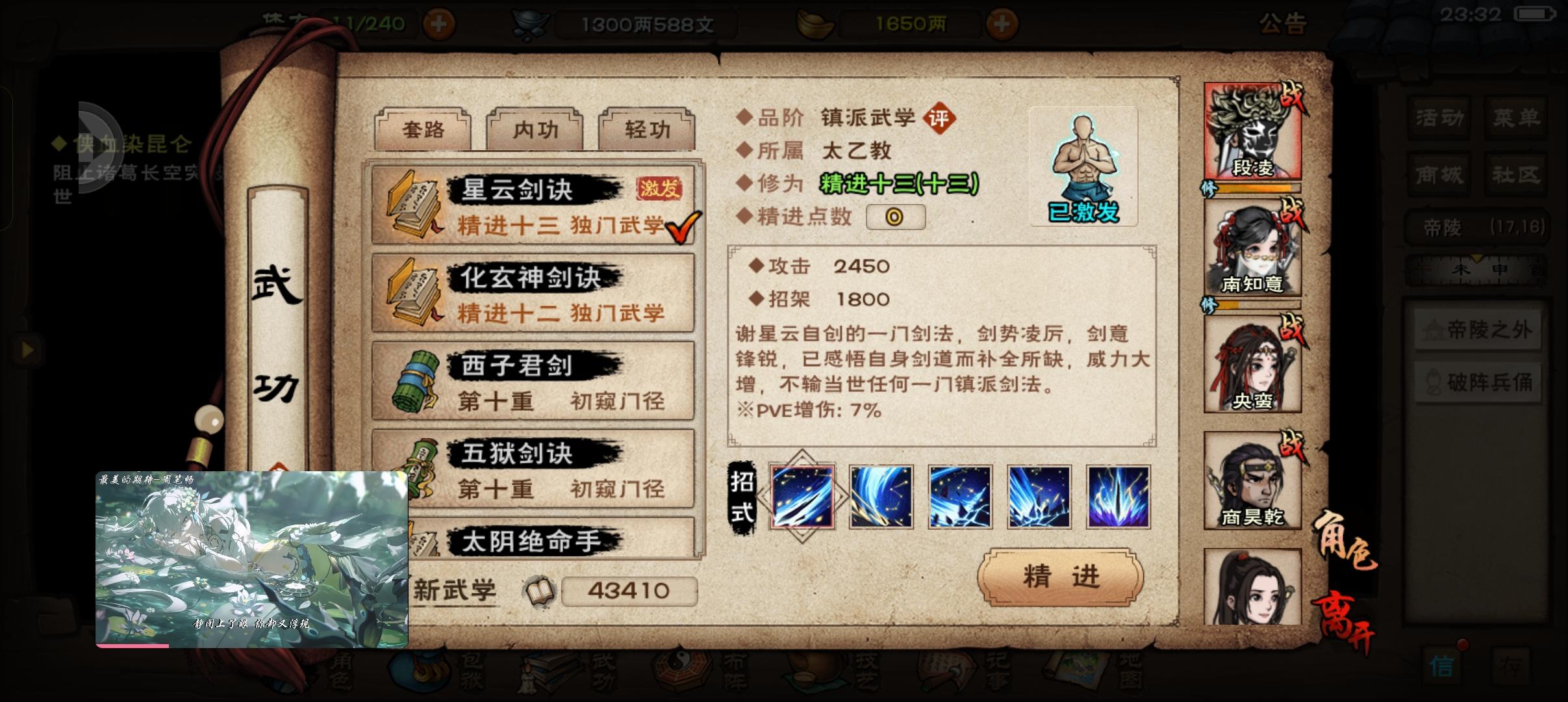Click the 精进点数 circular coin toggle
The height and width of the screenshot is (702, 1568).
(x=896, y=216)
